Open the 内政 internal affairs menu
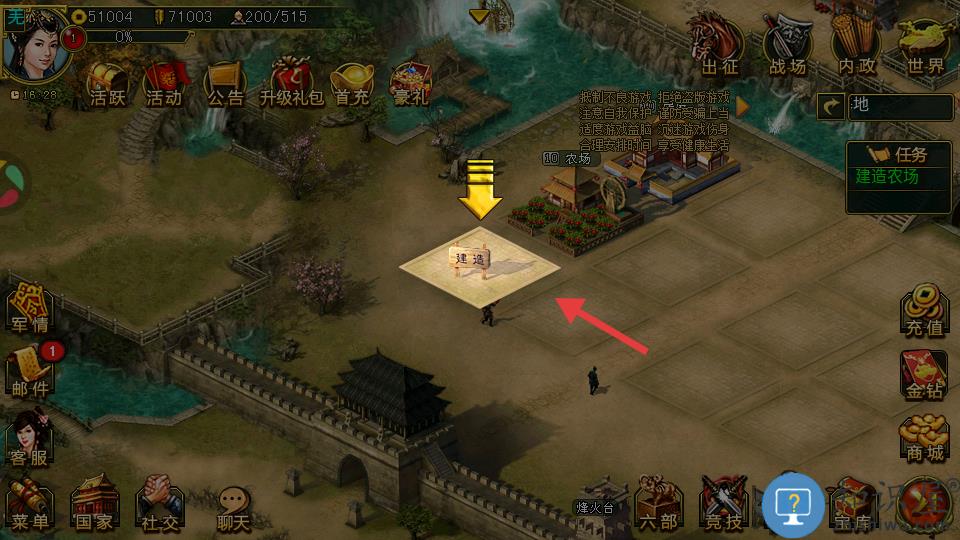This screenshot has height=540, width=960. [857, 46]
